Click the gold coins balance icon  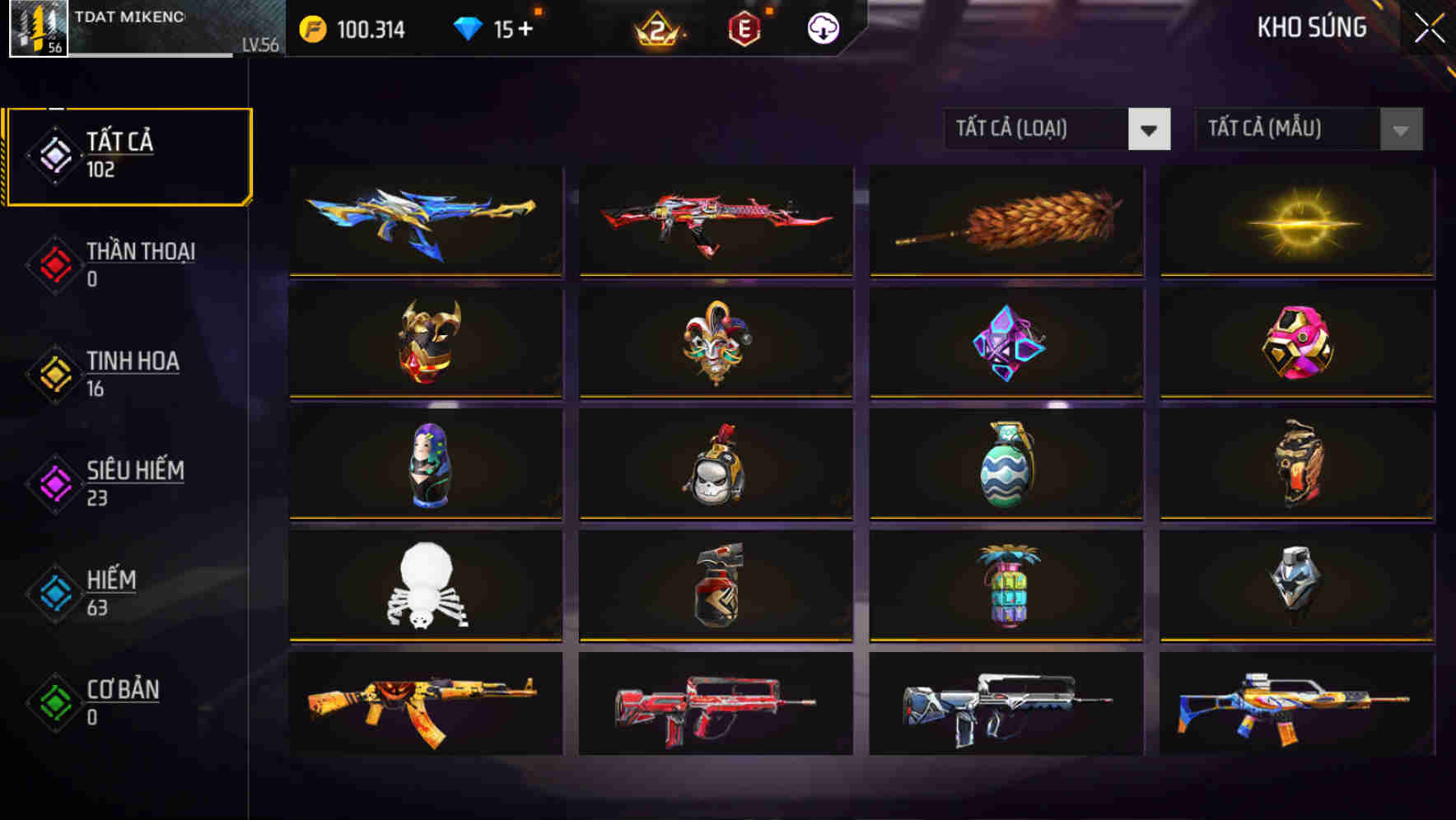point(310,29)
